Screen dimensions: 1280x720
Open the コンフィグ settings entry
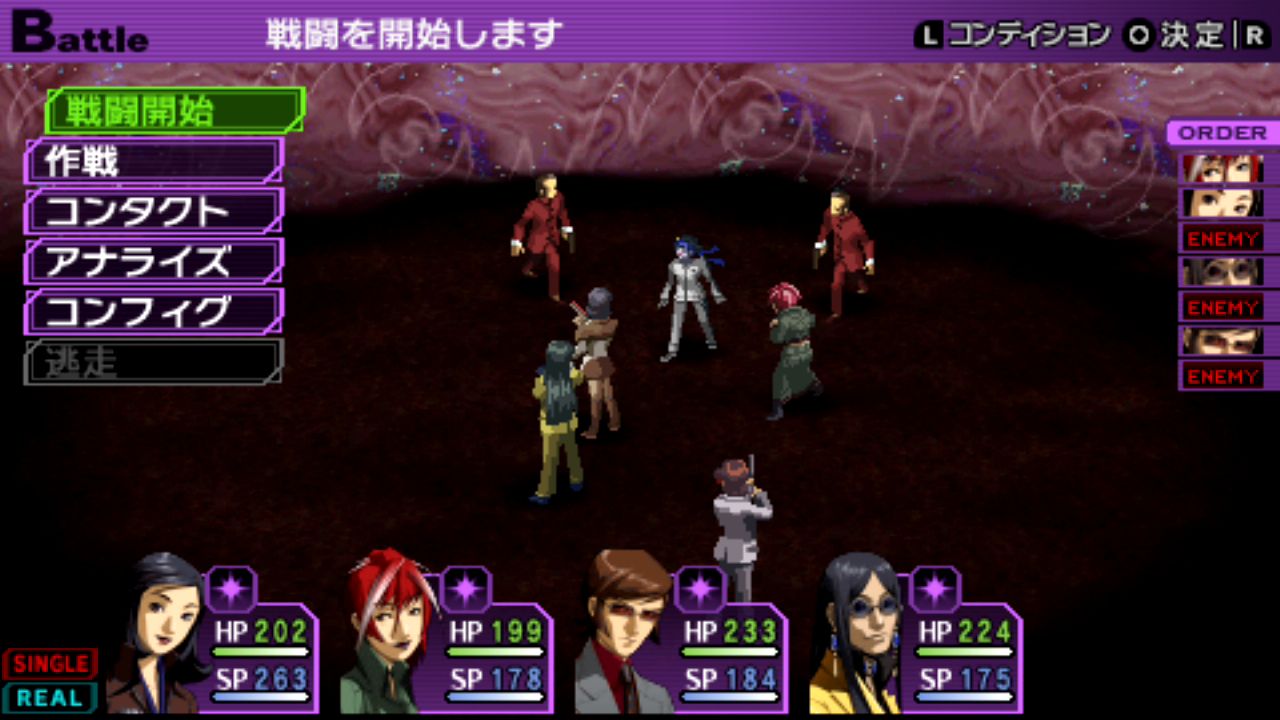click(x=154, y=311)
